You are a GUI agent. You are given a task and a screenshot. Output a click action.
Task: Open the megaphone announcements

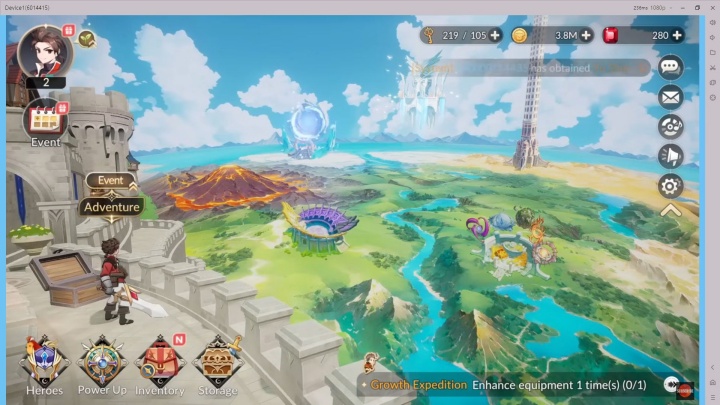(670, 155)
